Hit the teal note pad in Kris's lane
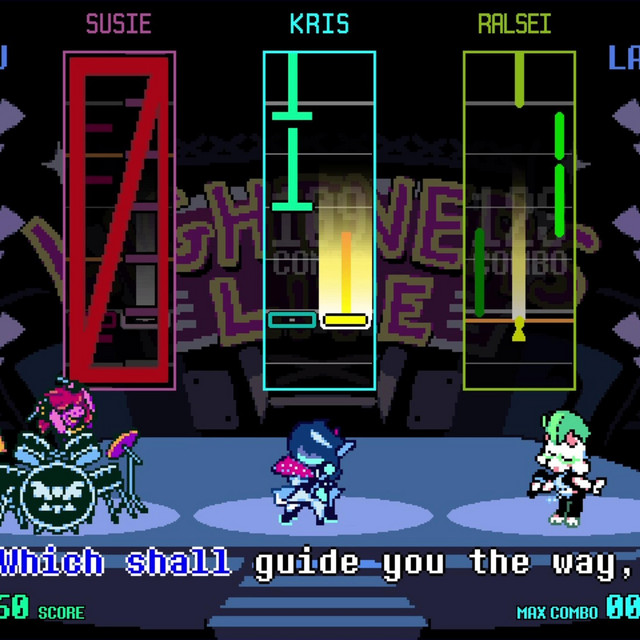This screenshot has width=640, height=640. coord(292,320)
